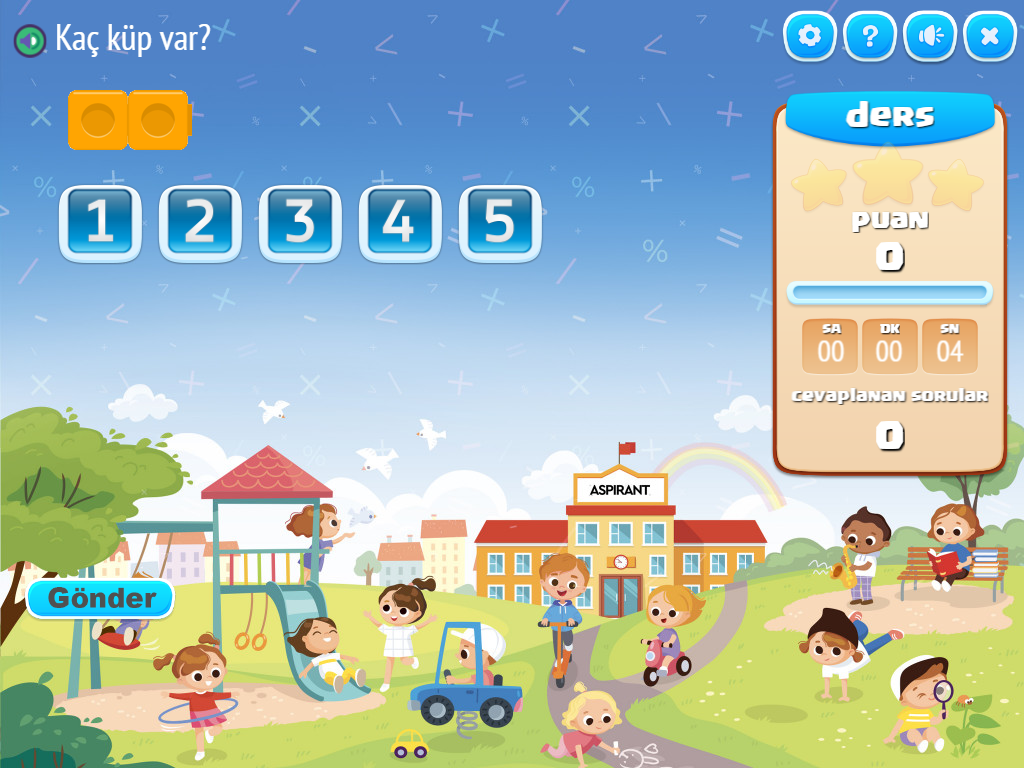This screenshot has height=768, width=1024.
Task: Submit with the Gönder button
Action: tap(101, 599)
